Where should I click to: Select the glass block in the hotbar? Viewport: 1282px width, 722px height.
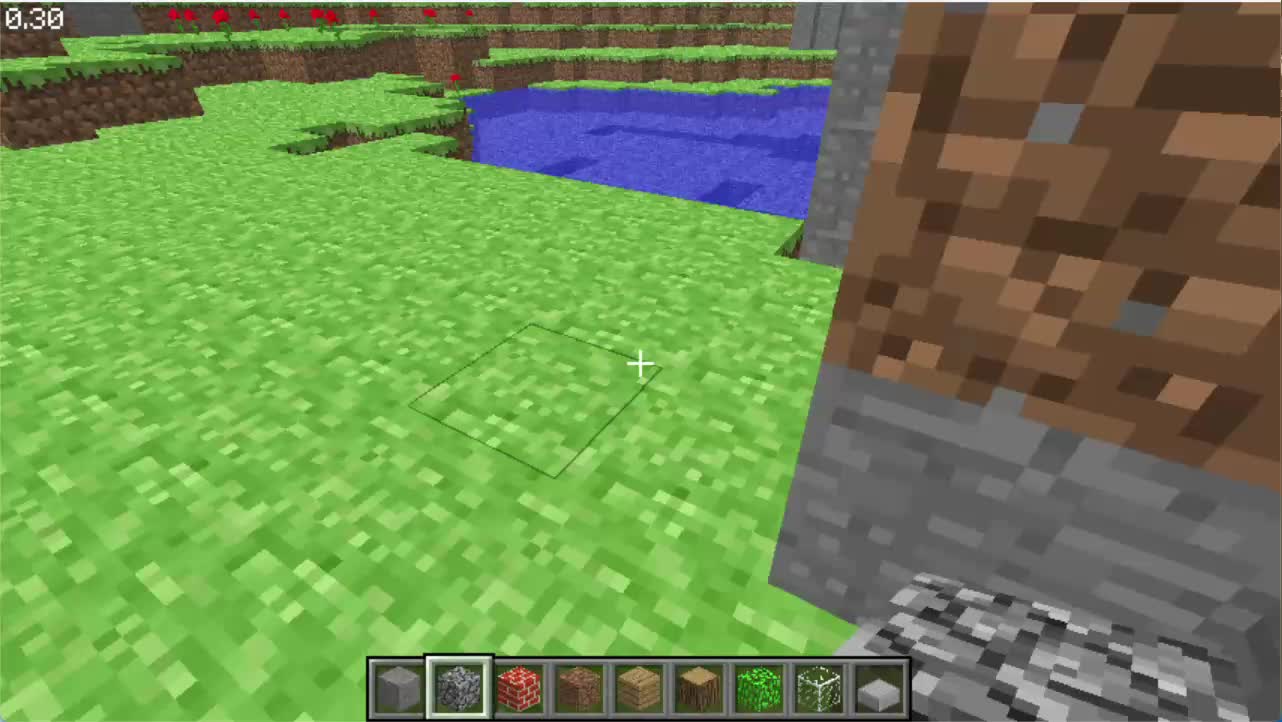click(820, 685)
